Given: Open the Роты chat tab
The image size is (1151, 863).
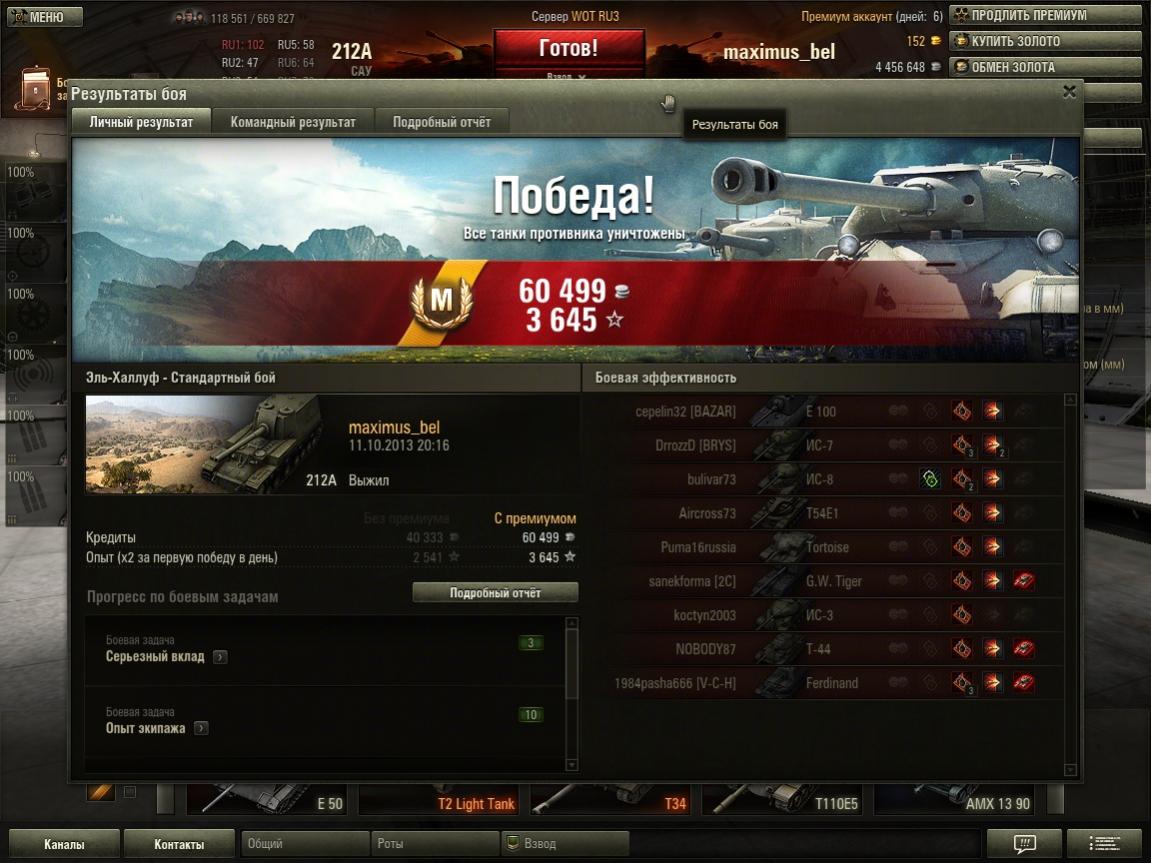Looking at the screenshot, I should [x=435, y=844].
